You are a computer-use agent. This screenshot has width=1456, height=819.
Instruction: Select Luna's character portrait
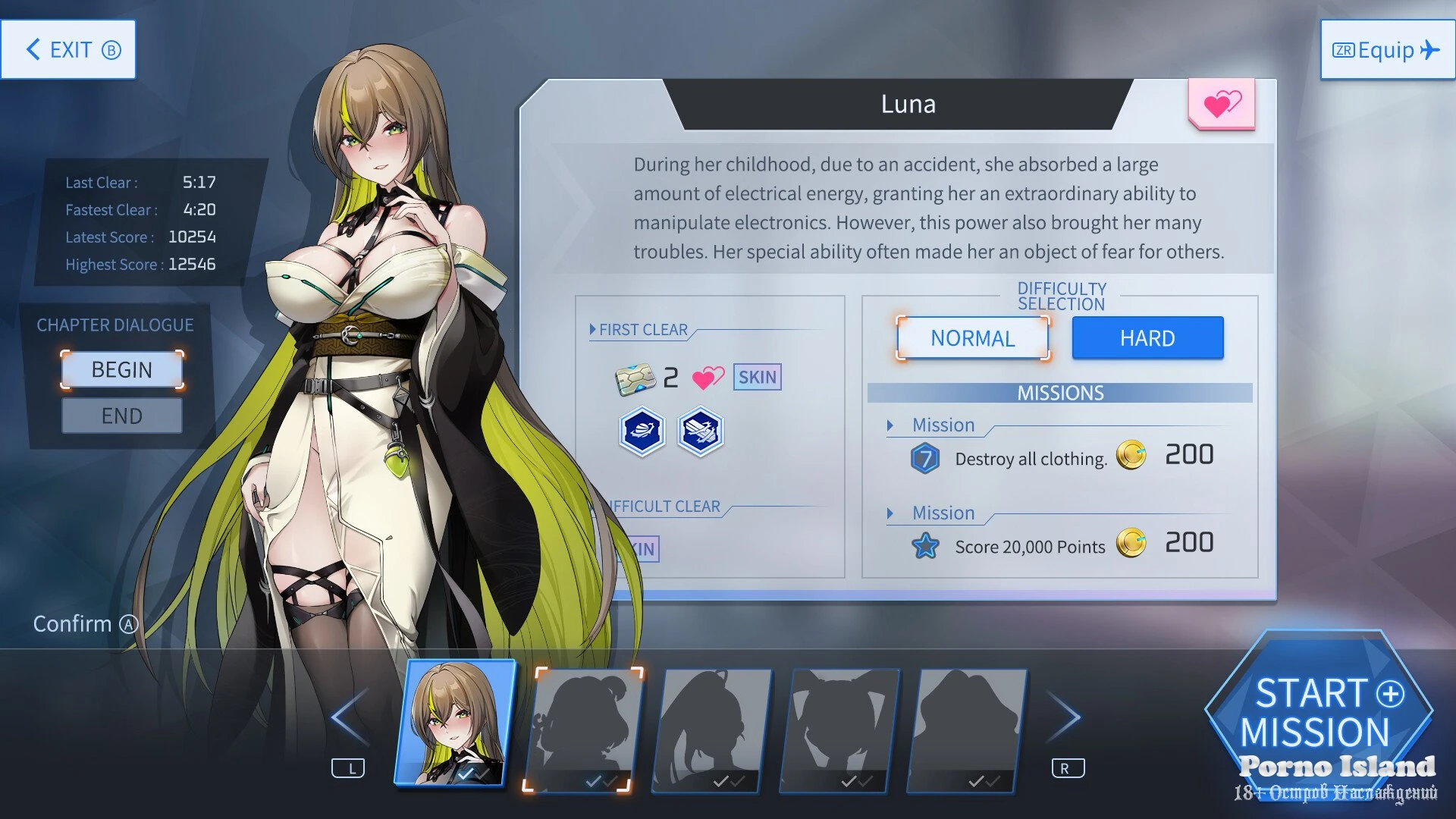pos(455,723)
